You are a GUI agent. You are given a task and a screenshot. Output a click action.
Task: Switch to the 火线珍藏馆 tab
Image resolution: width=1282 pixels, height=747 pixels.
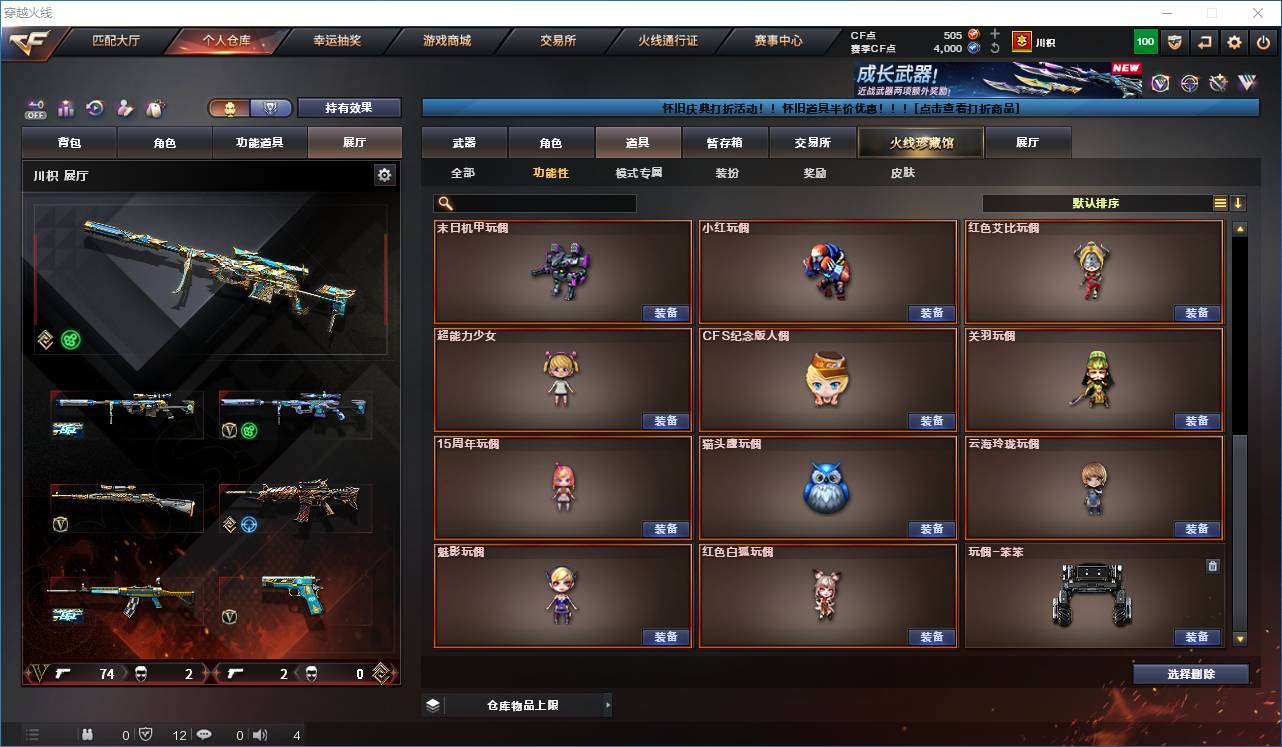pos(919,142)
